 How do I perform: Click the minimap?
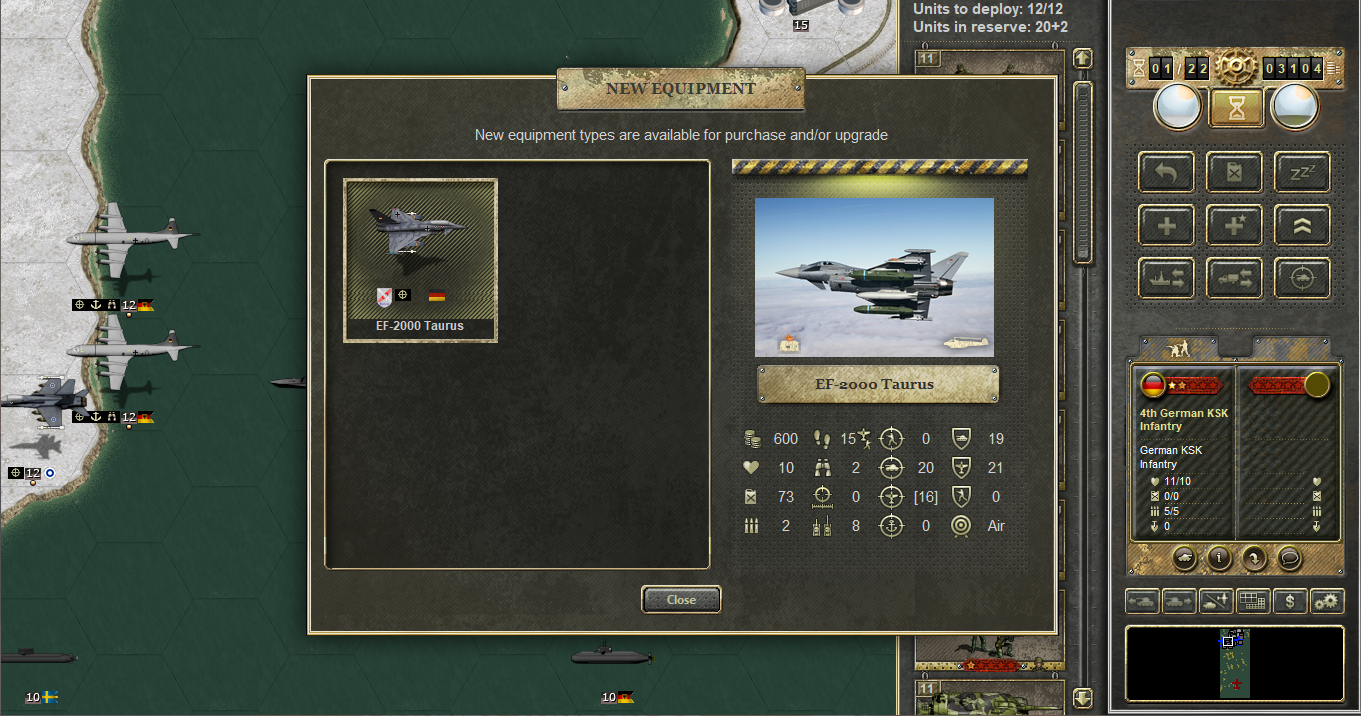1234,664
